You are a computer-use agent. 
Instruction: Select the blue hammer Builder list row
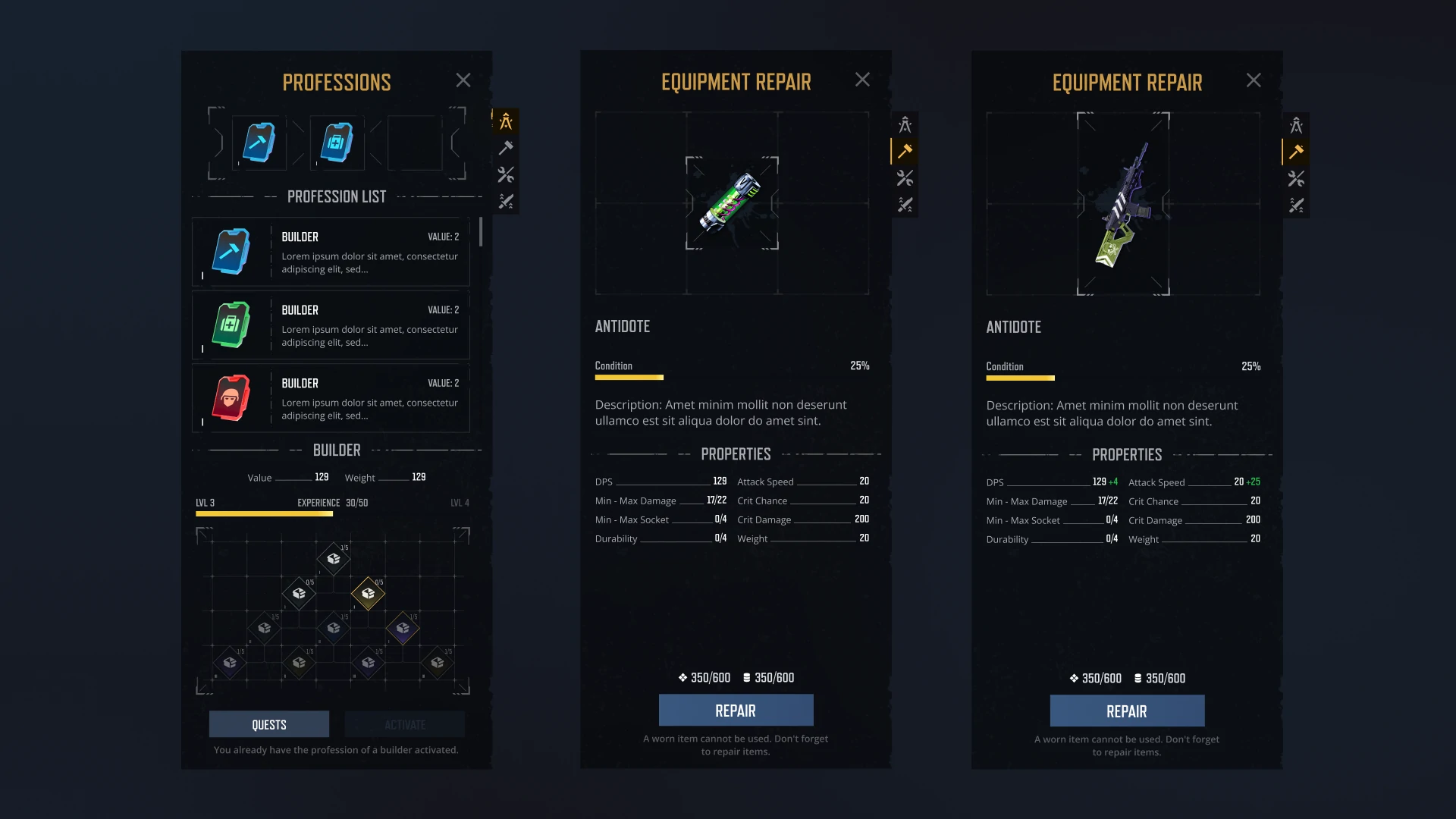pyautogui.click(x=331, y=252)
